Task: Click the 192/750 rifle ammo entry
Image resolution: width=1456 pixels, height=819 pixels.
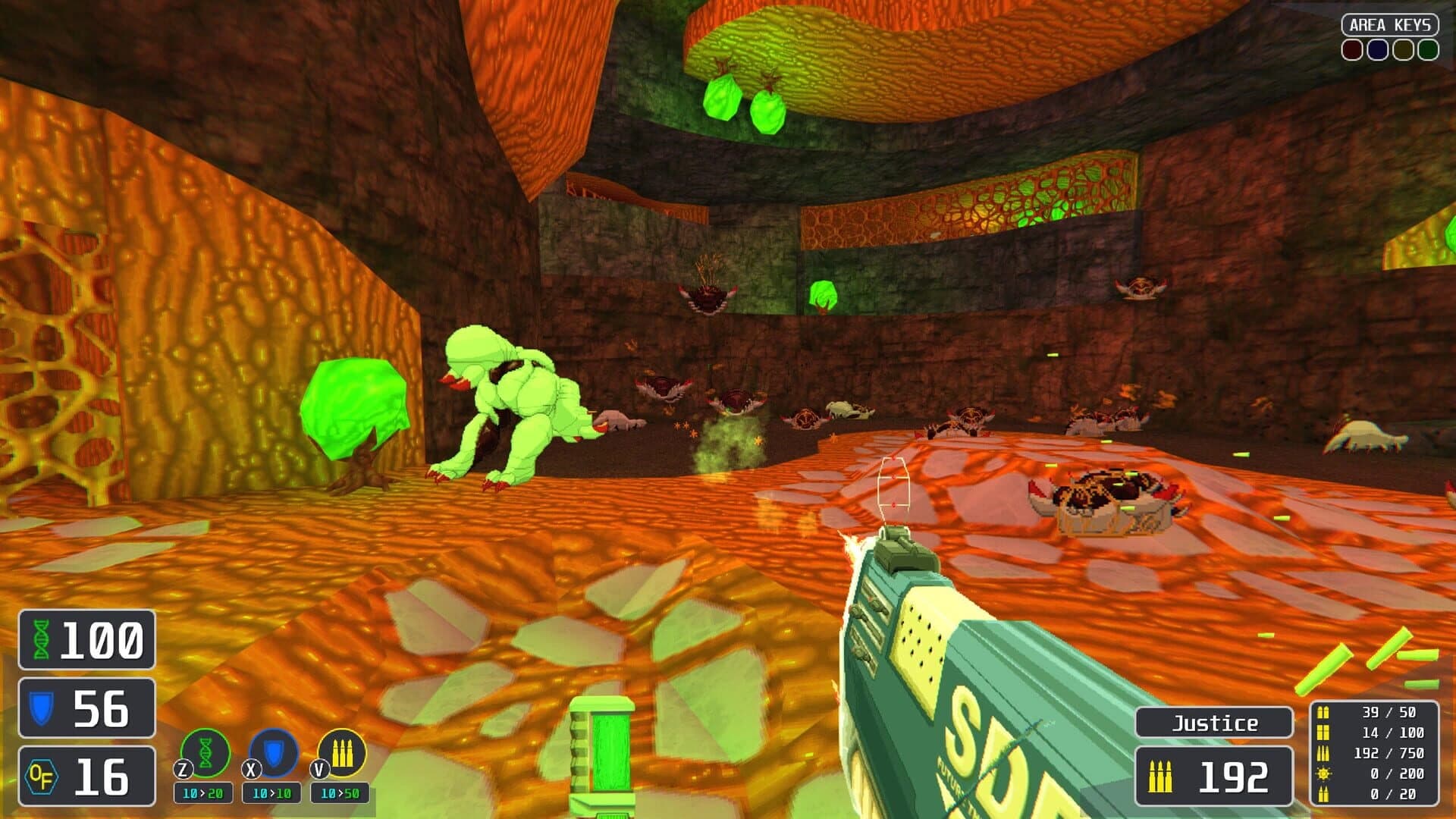Action: click(x=1388, y=754)
